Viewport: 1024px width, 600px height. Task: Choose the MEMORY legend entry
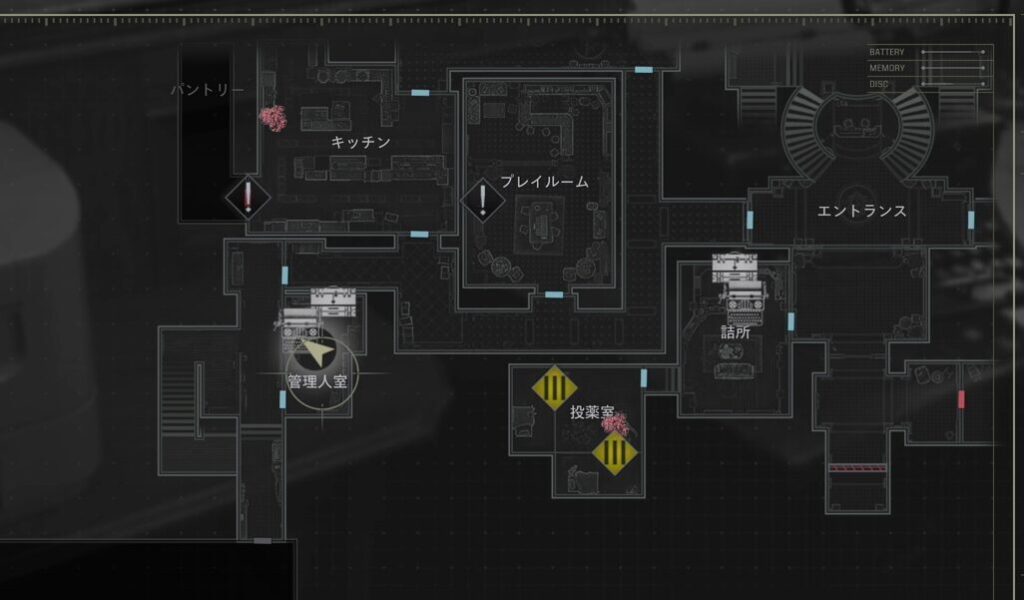point(887,68)
